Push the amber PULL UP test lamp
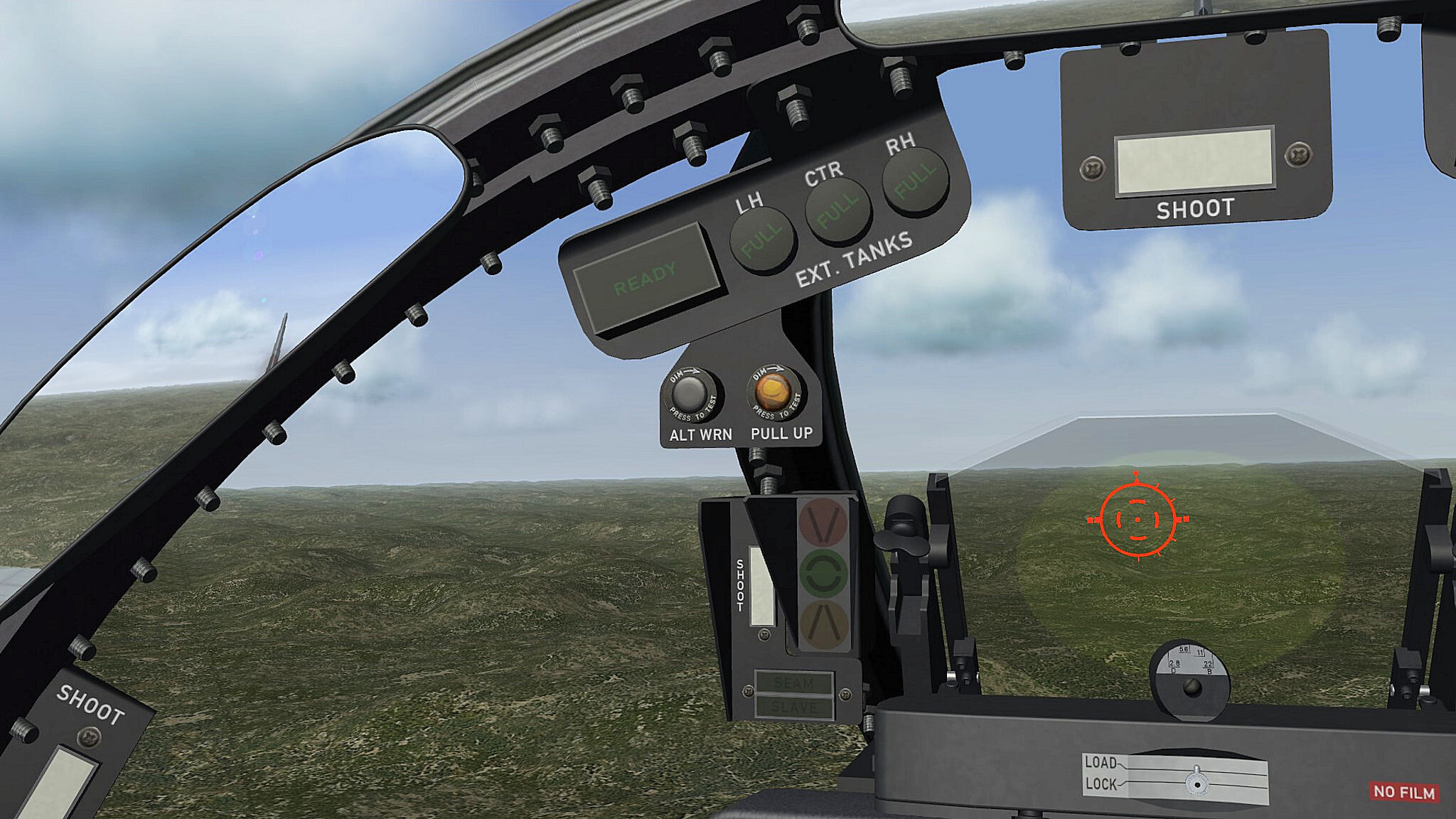Viewport: 1456px width, 819px height. [x=773, y=390]
